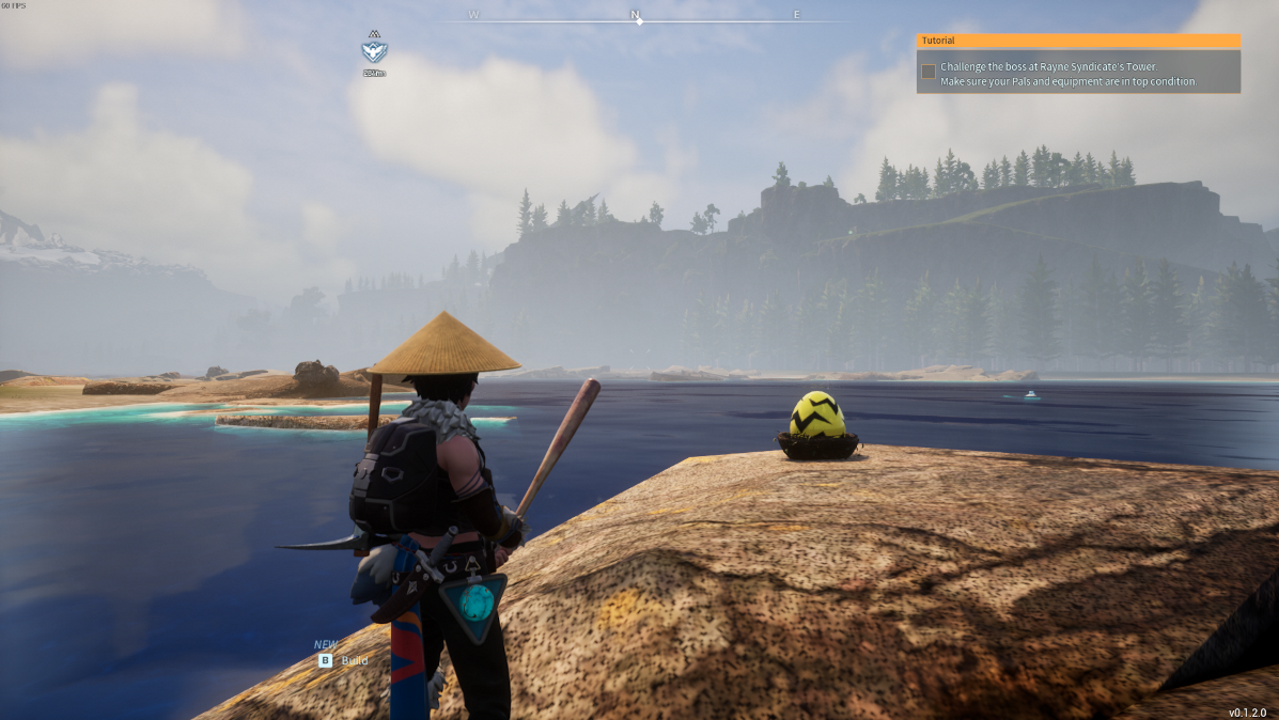Screen dimensions: 1279x720
Task: Click the tower waypoint marker icon
Action: (374, 50)
